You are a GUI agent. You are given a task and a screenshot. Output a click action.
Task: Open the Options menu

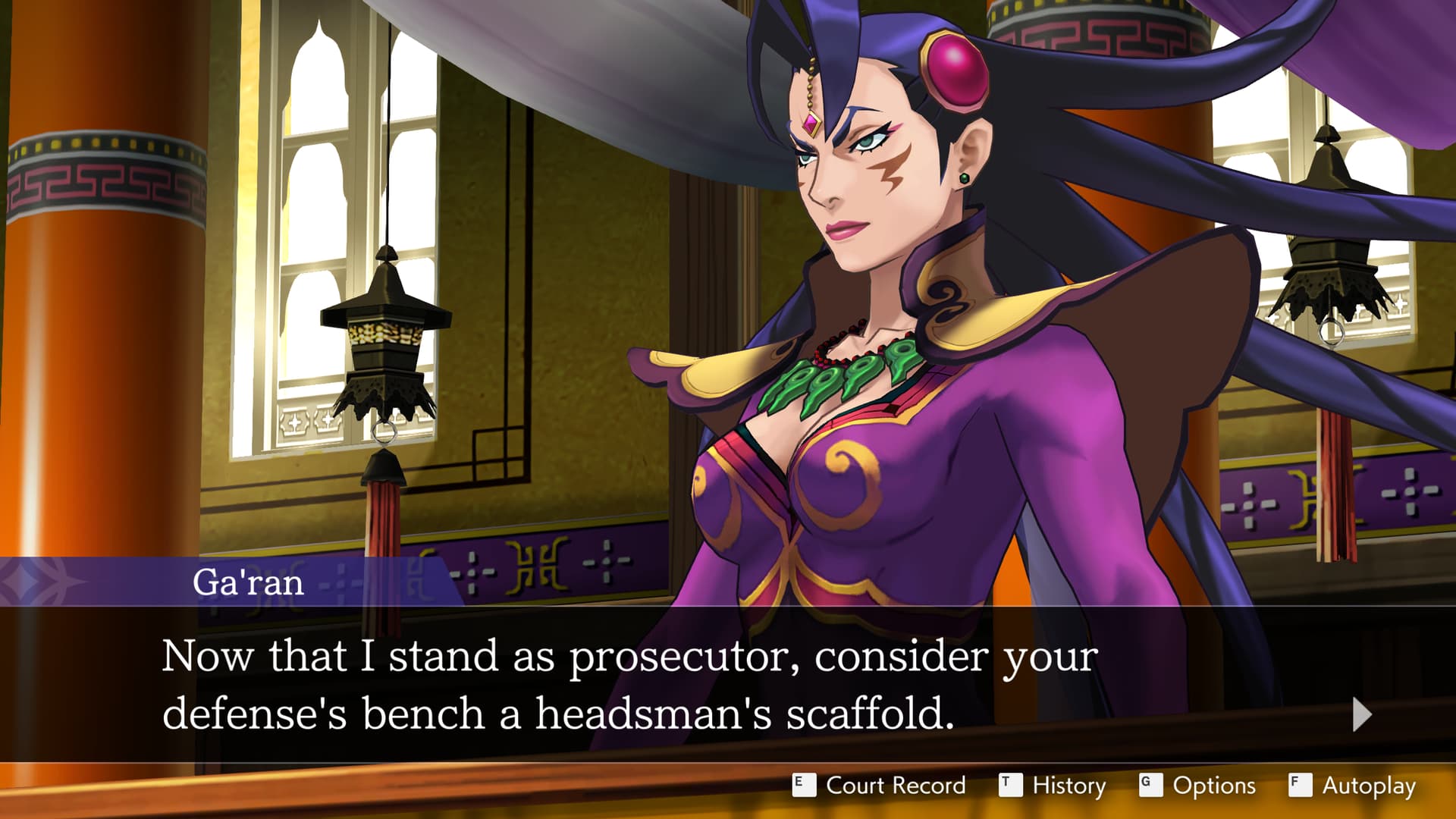[1198, 786]
